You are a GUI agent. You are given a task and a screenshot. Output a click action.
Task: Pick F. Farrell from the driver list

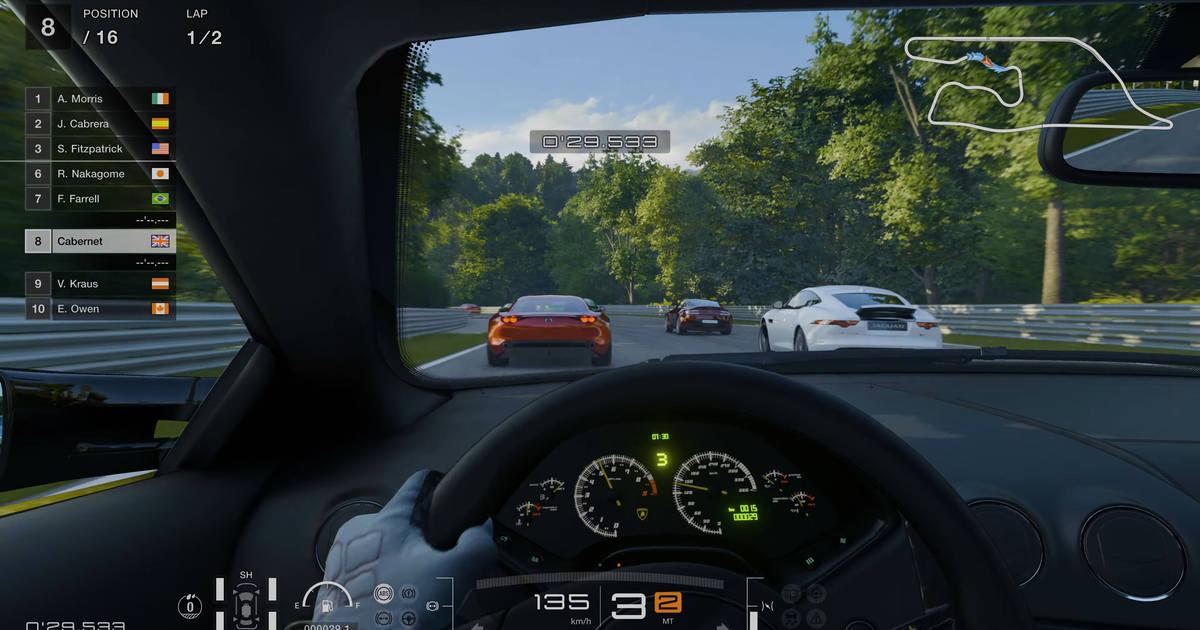100,199
